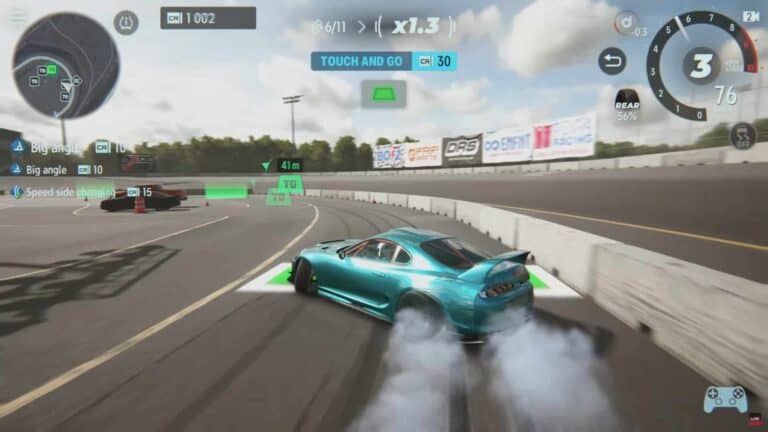
Task: Open the Touch and Go task banner
Action: click(x=383, y=61)
